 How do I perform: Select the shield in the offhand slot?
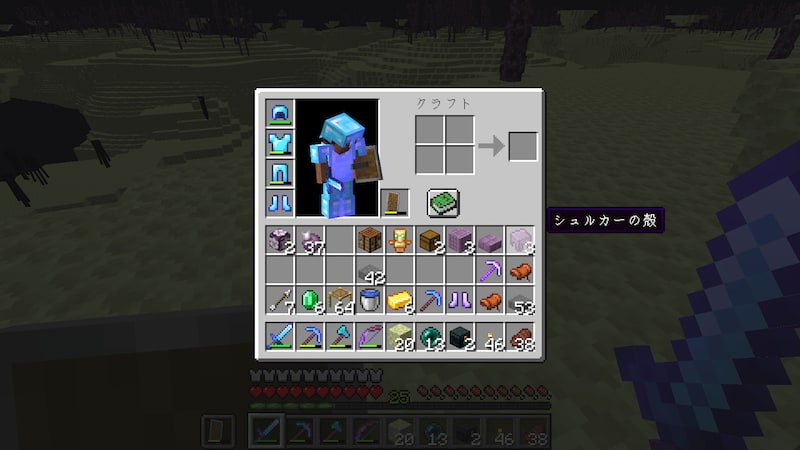tap(396, 203)
